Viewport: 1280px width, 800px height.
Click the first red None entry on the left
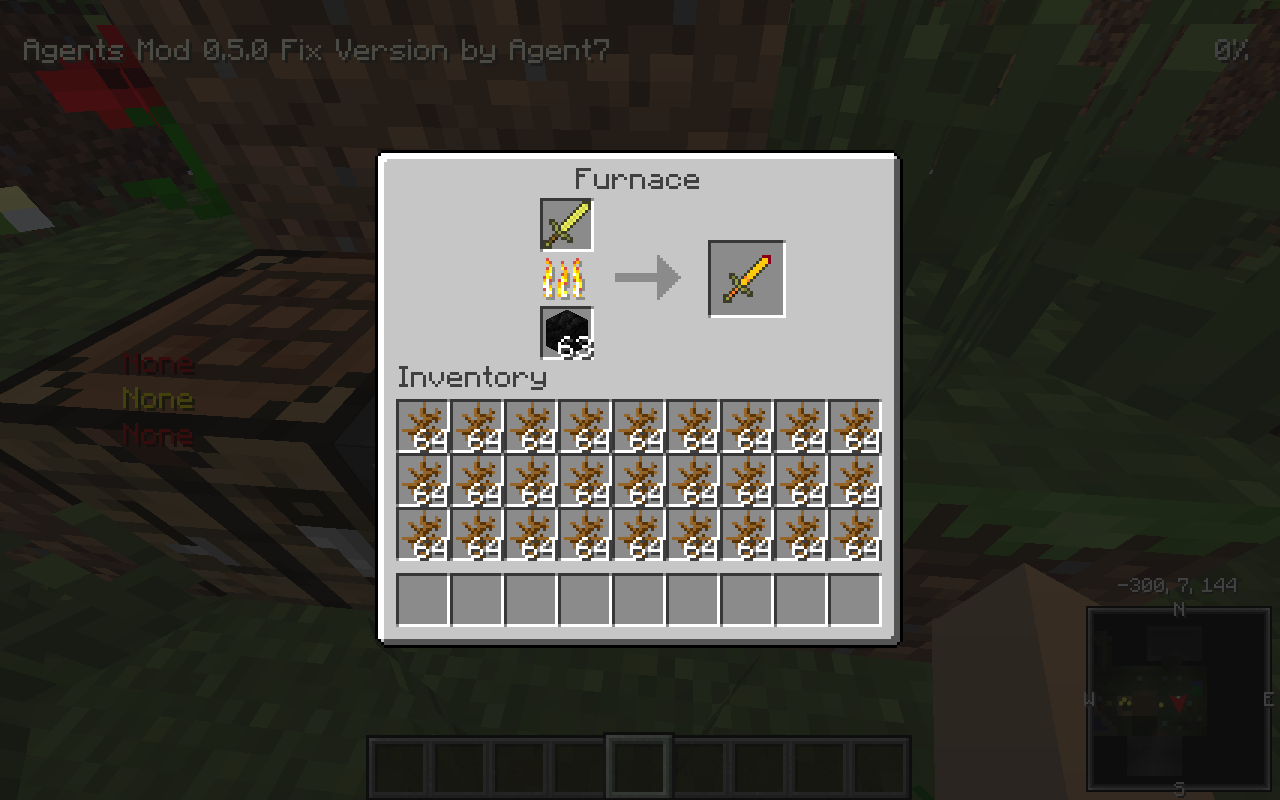(157, 364)
